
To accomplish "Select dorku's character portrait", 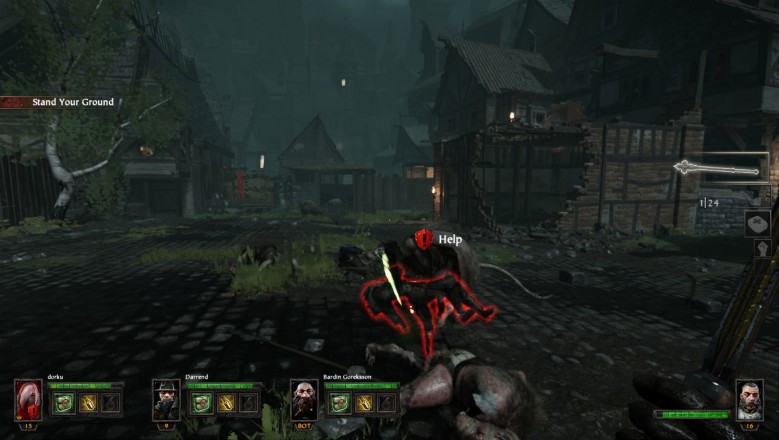I will (28, 399).
